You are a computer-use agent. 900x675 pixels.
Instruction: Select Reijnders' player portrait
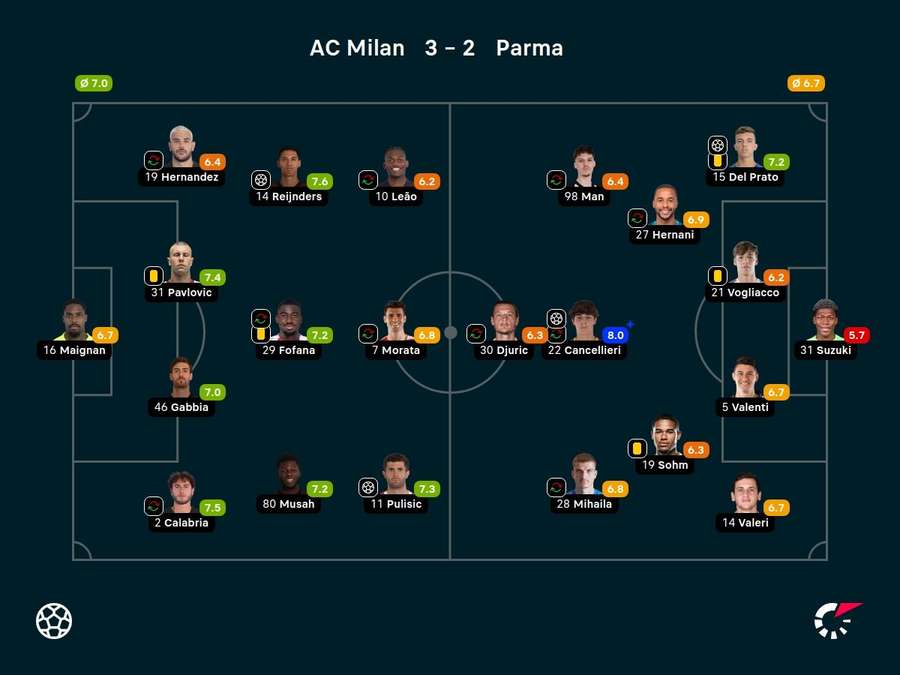point(290,167)
